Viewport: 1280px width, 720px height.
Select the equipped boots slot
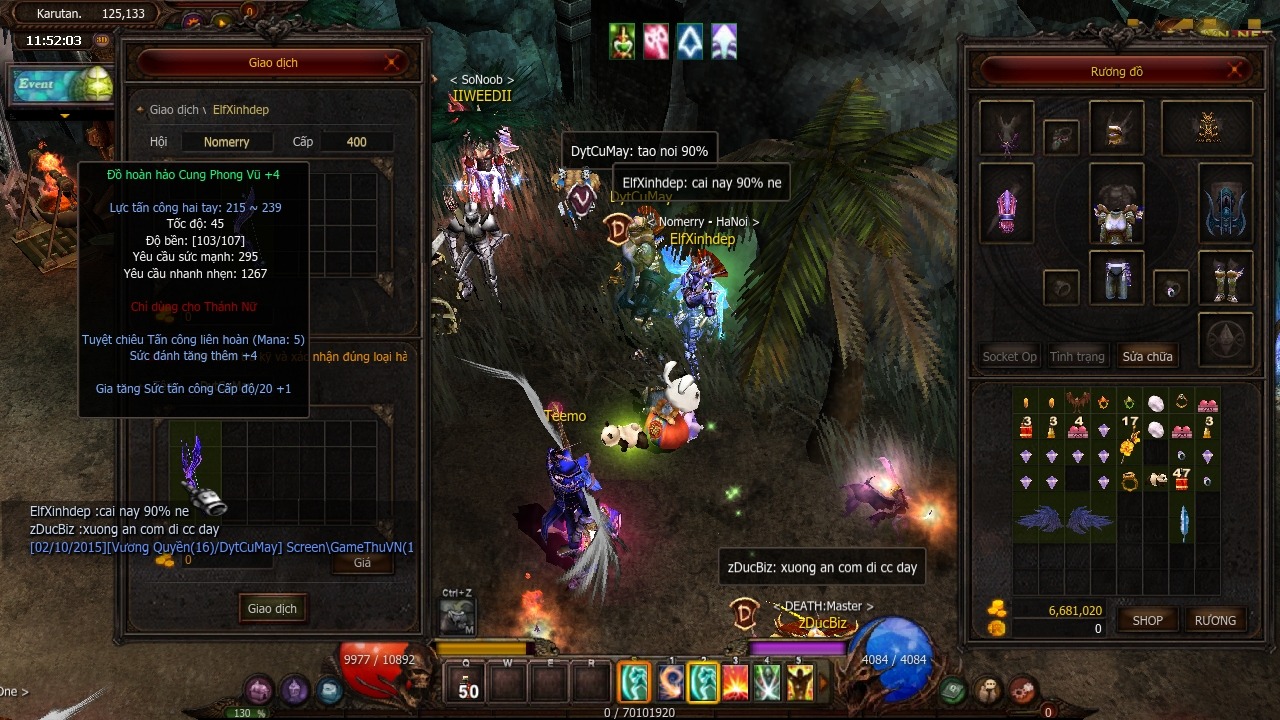(x=1225, y=281)
